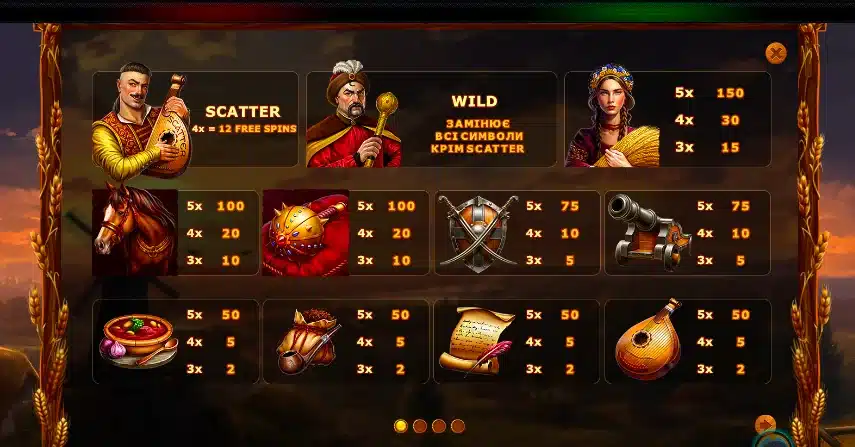Go to the next paytable page arrow
The width and height of the screenshot is (855, 447).
(x=765, y=424)
